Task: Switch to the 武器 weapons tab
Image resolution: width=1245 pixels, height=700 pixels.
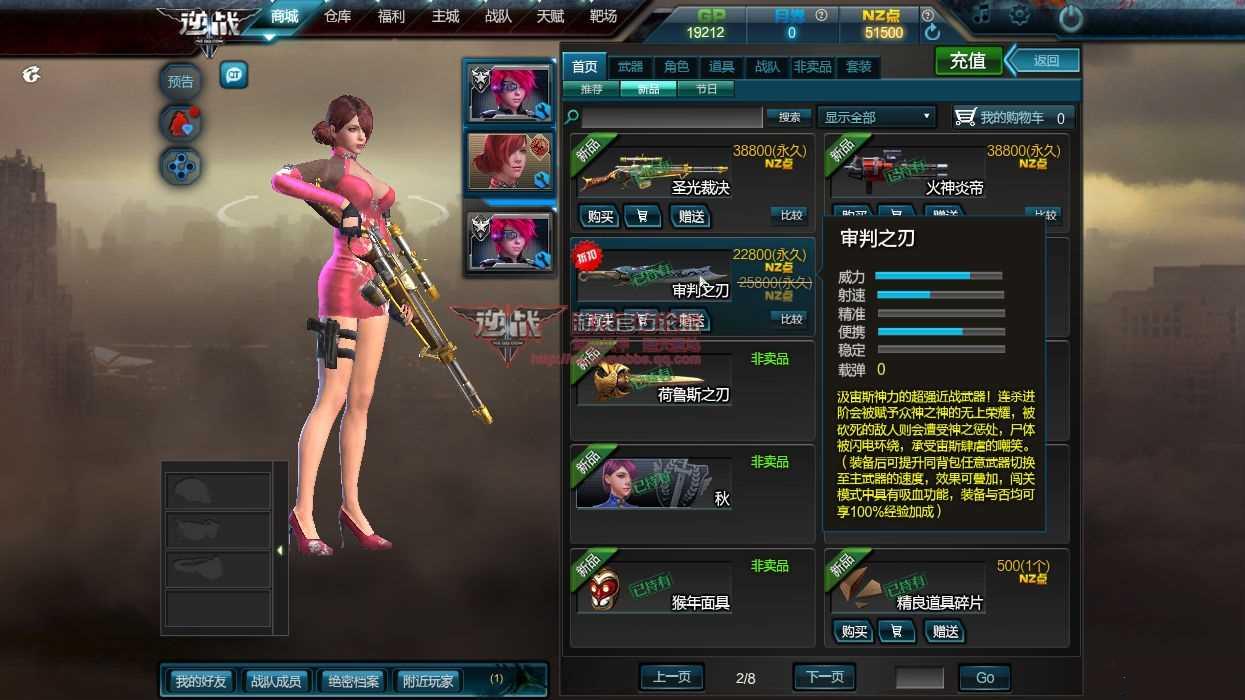Action: pos(630,67)
